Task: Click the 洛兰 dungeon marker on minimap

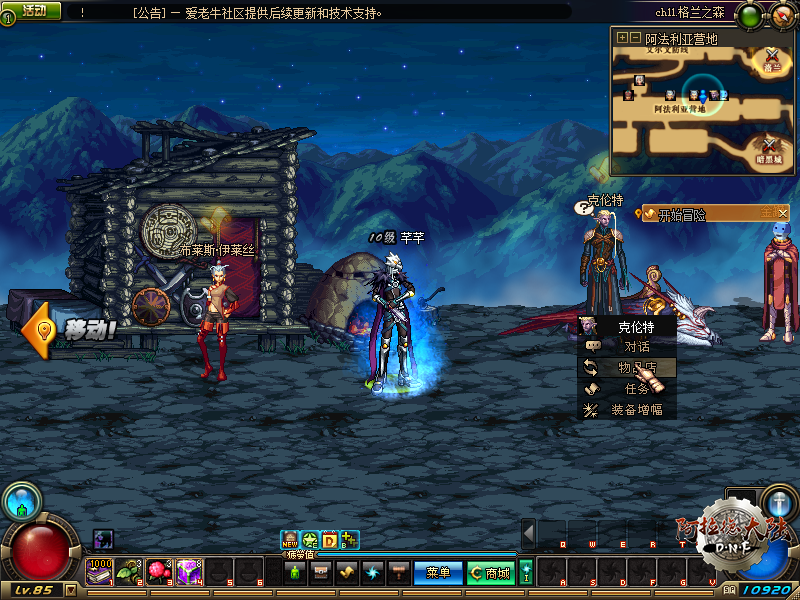Action: tap(772, 60)
